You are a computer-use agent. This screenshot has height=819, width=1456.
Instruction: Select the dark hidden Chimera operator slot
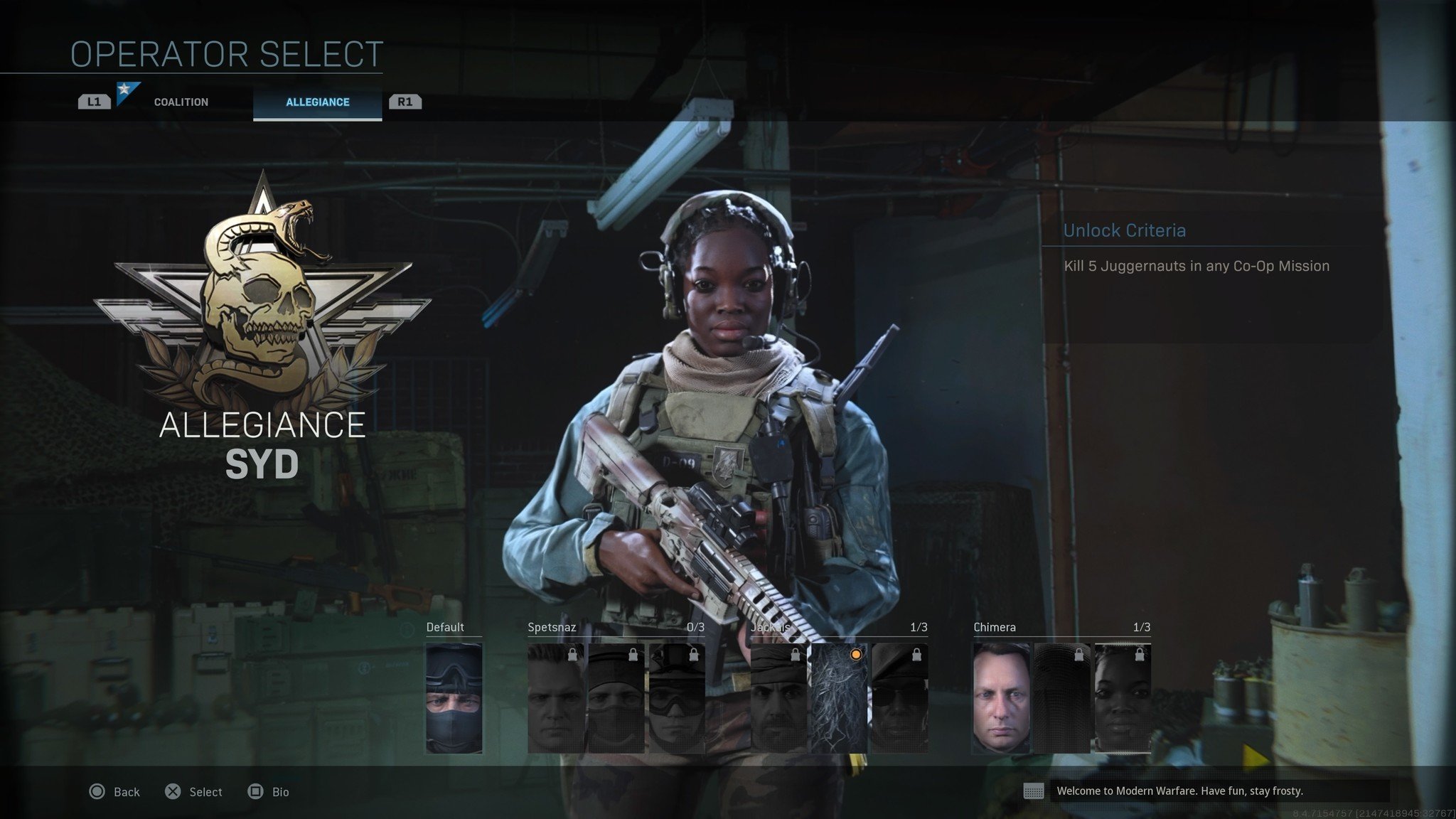[x=1061, y=698]
